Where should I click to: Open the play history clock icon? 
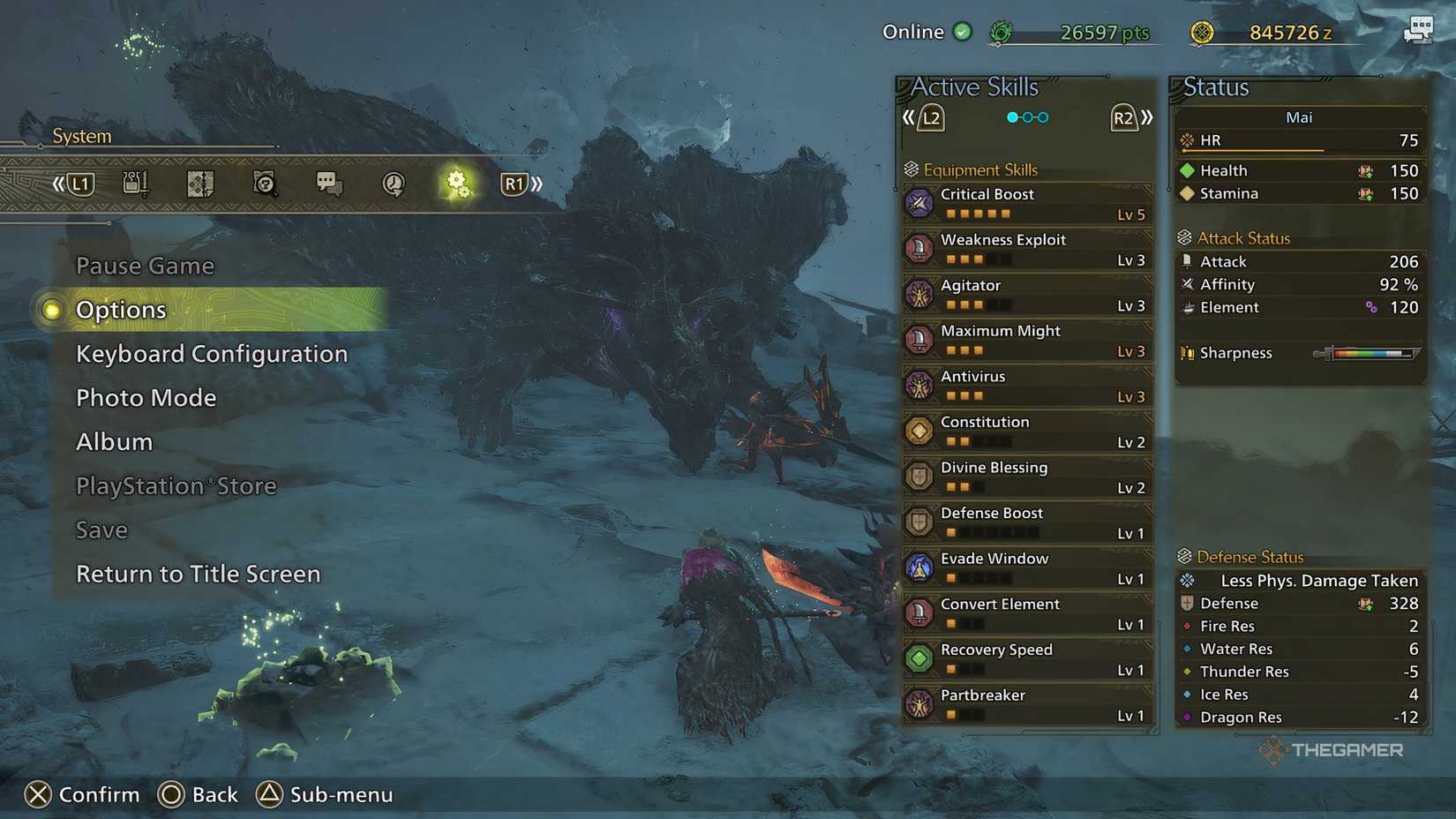pyautogui.click(x=393, y=184)
